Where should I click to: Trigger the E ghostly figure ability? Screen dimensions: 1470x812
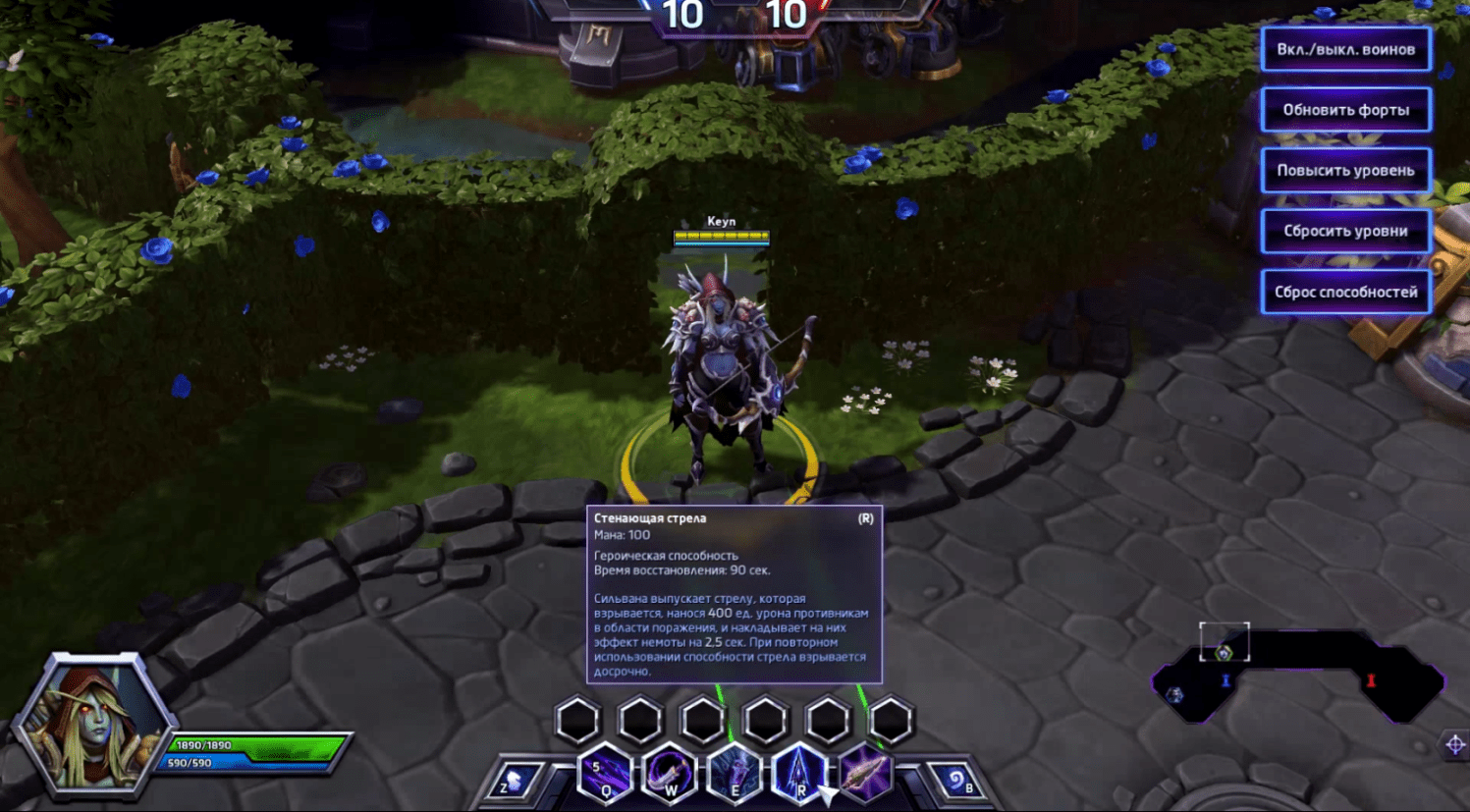coord(735,774)
